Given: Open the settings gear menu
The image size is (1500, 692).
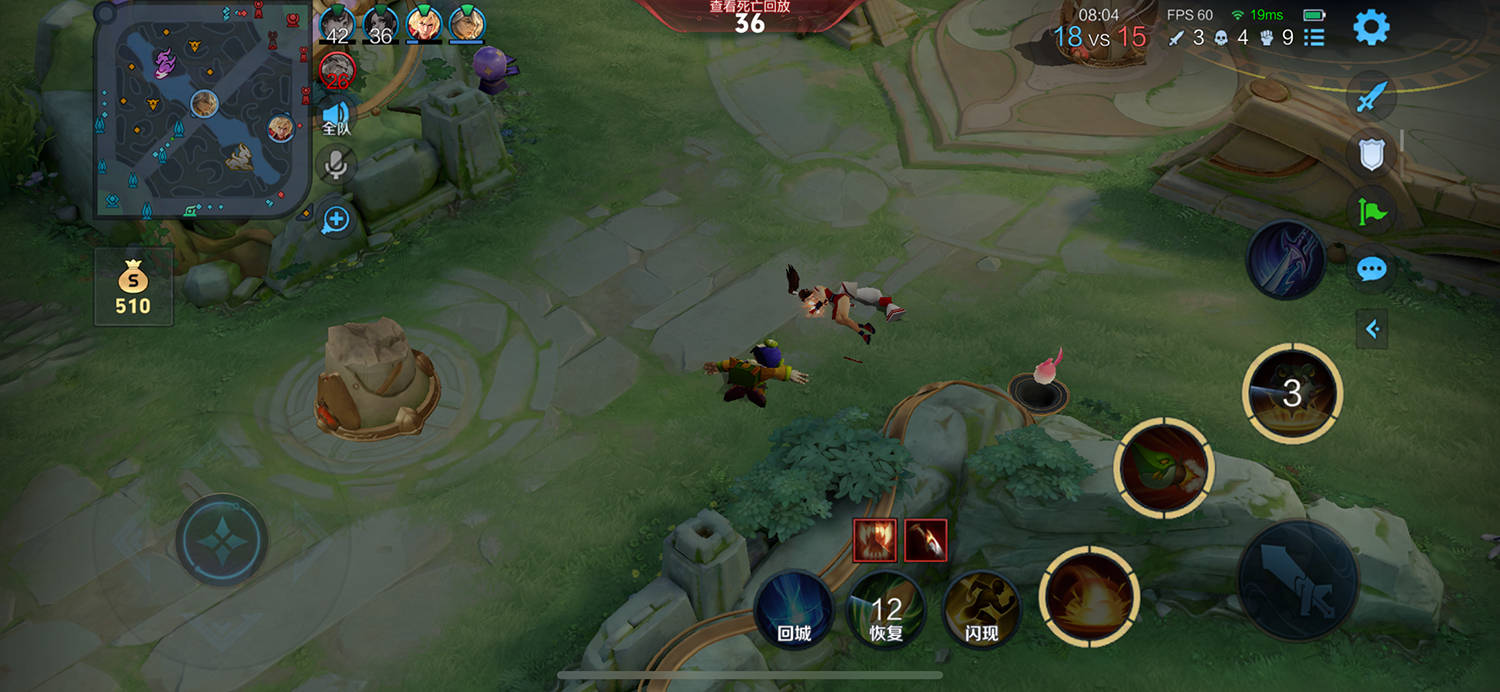Looking at the screenshot, I should point(1371,28).
